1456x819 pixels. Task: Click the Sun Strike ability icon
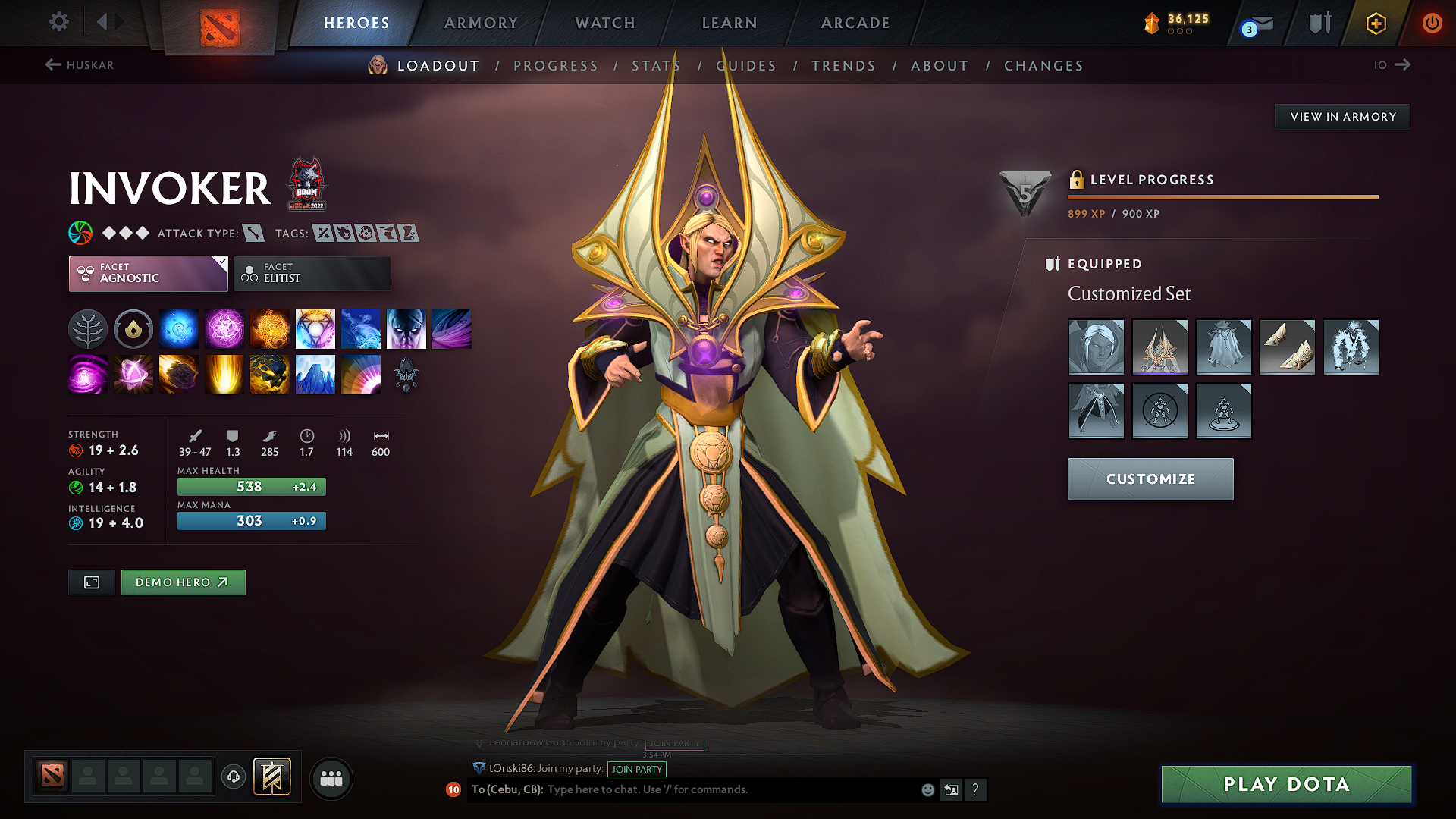(x=224, y=374)
